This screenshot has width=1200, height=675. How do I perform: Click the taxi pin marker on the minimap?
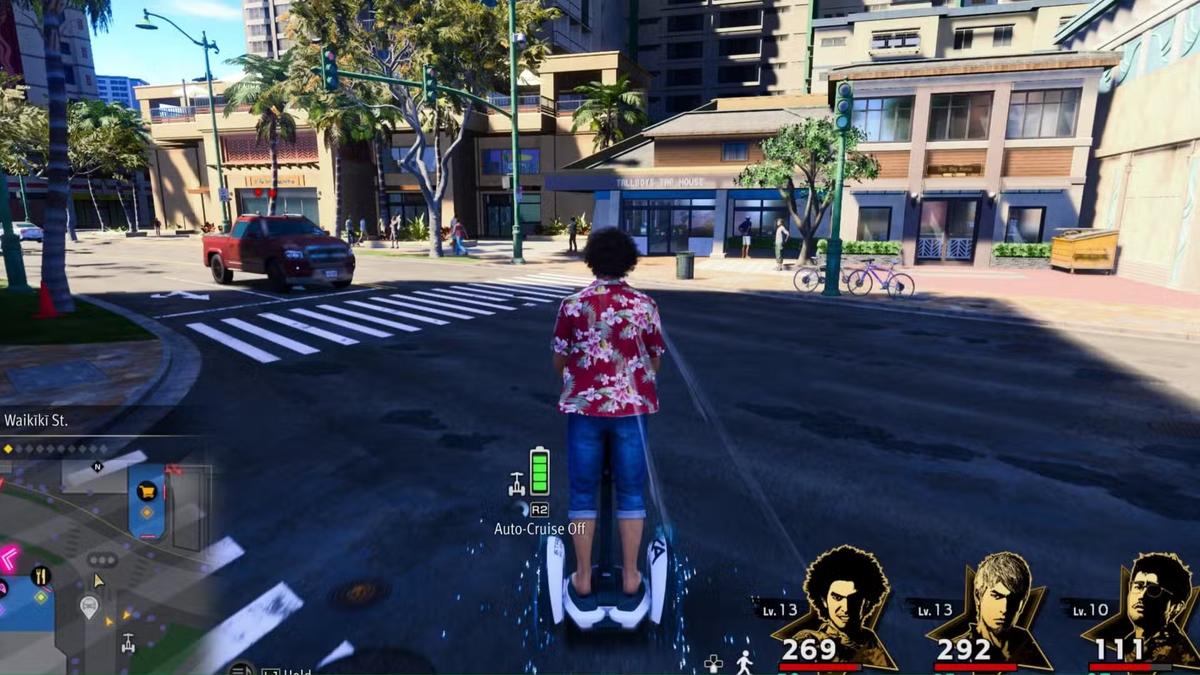pos(89,604)
